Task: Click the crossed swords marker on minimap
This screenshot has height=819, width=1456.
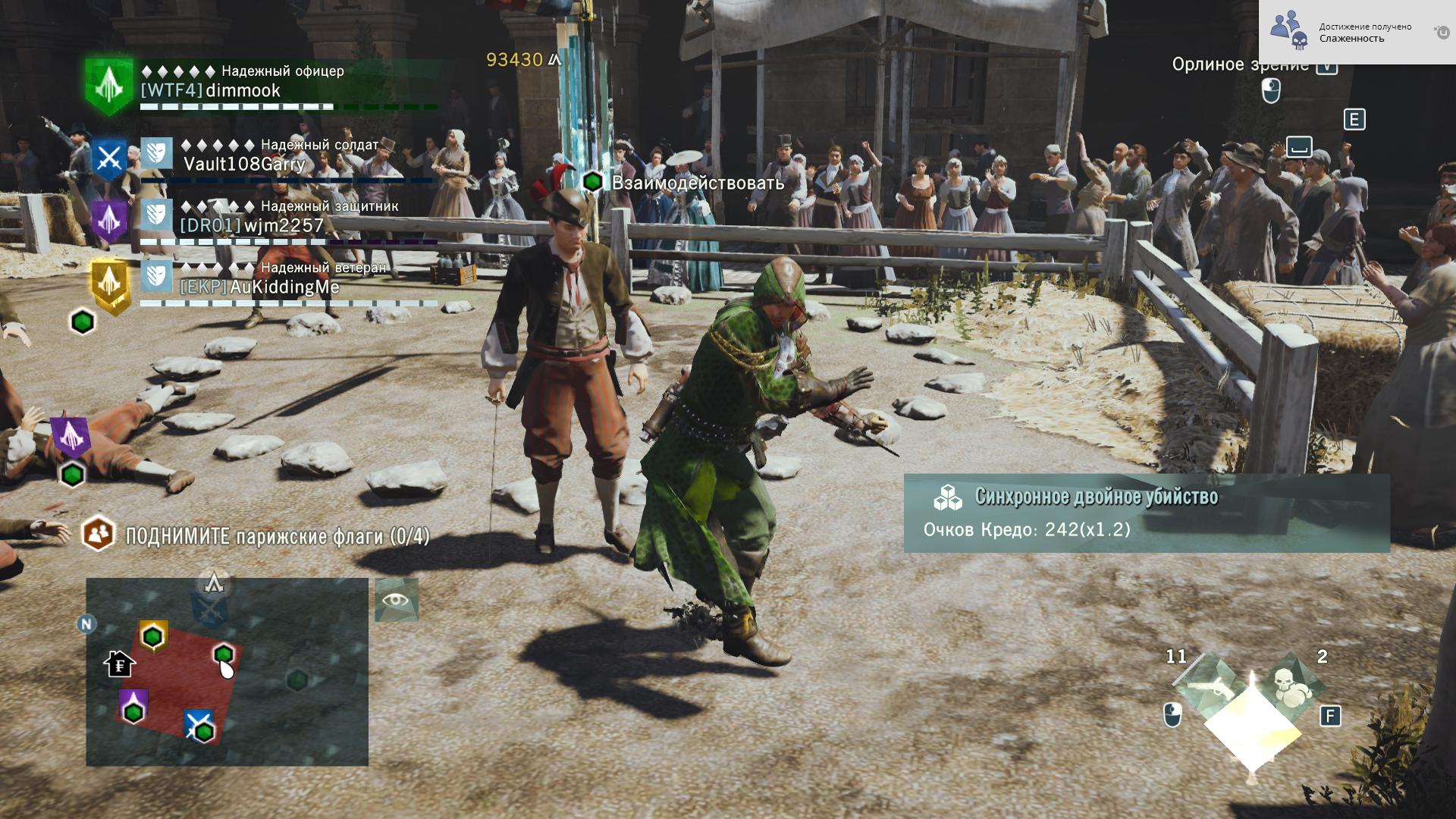Action: click(x=199, y=724)
